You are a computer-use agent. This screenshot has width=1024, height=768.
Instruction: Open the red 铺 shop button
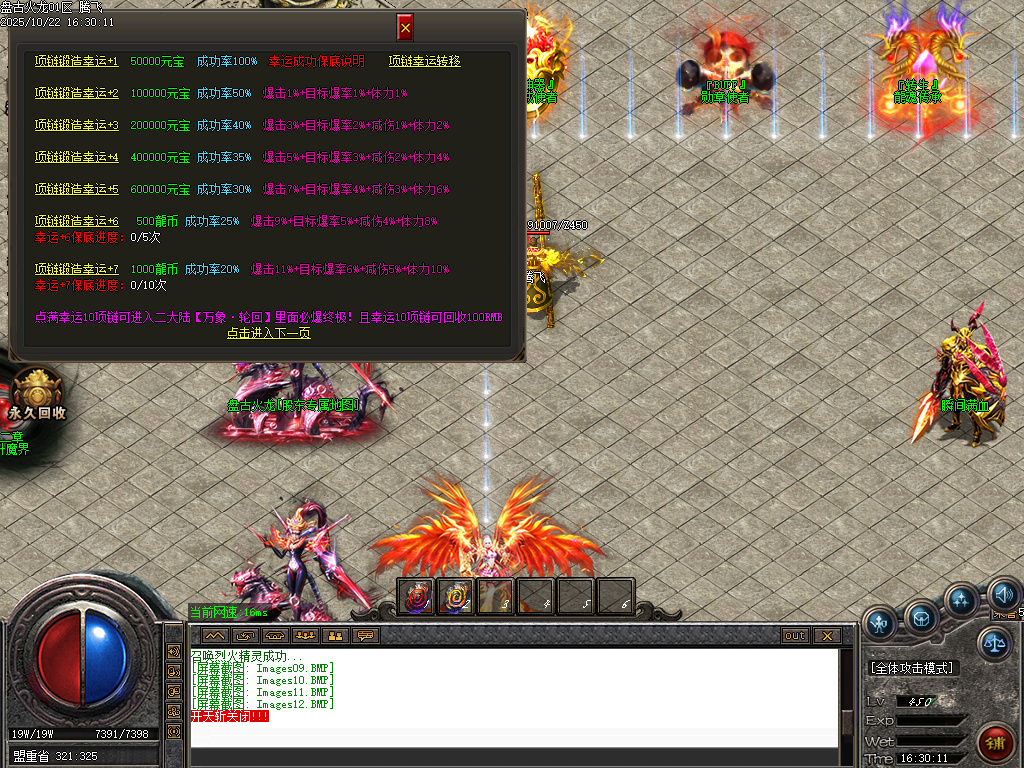click(x=995, y=743)
